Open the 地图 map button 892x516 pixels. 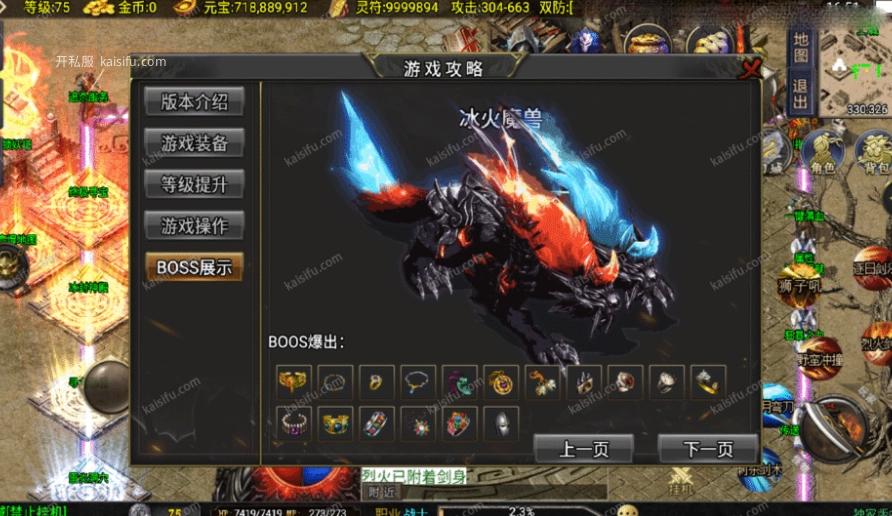(x=800, y=47)
